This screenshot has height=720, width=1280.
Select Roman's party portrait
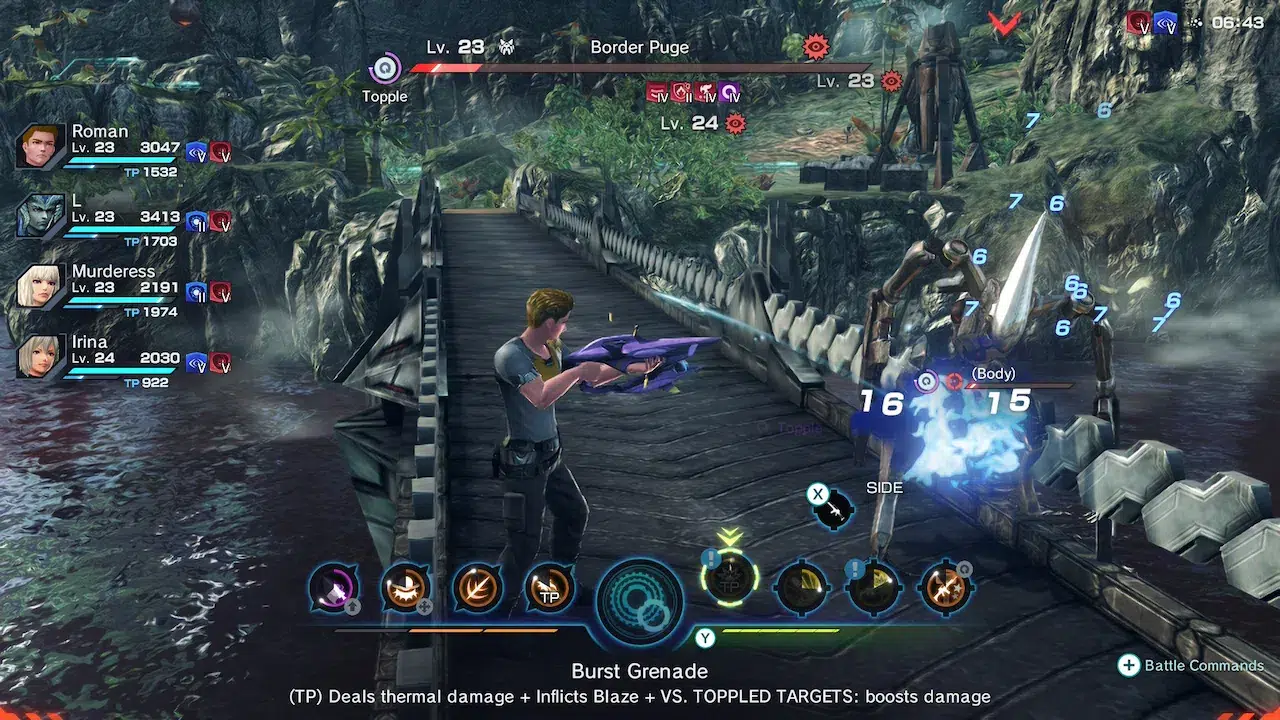pyautogui.click(x=41, y=147)
